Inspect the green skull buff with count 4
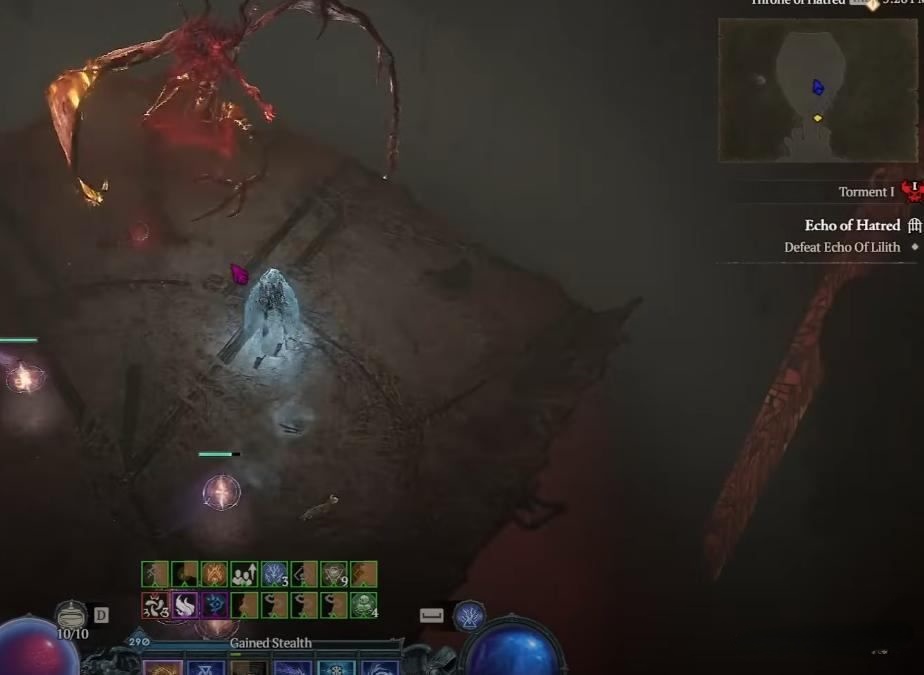The image size is (924, 675). click(364, 605)
